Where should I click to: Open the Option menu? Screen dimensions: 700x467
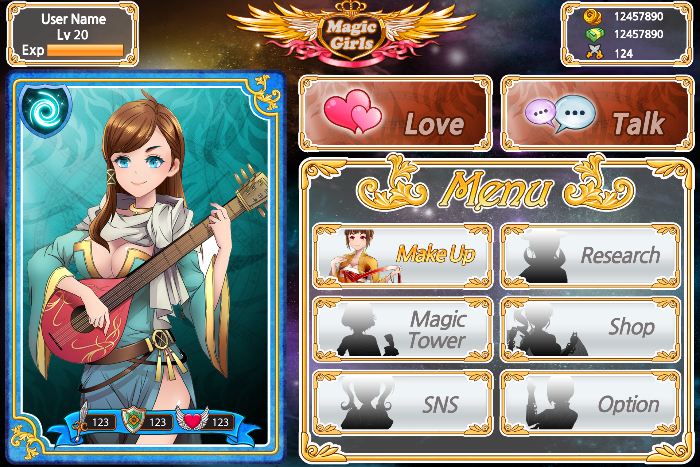[594, 402]
